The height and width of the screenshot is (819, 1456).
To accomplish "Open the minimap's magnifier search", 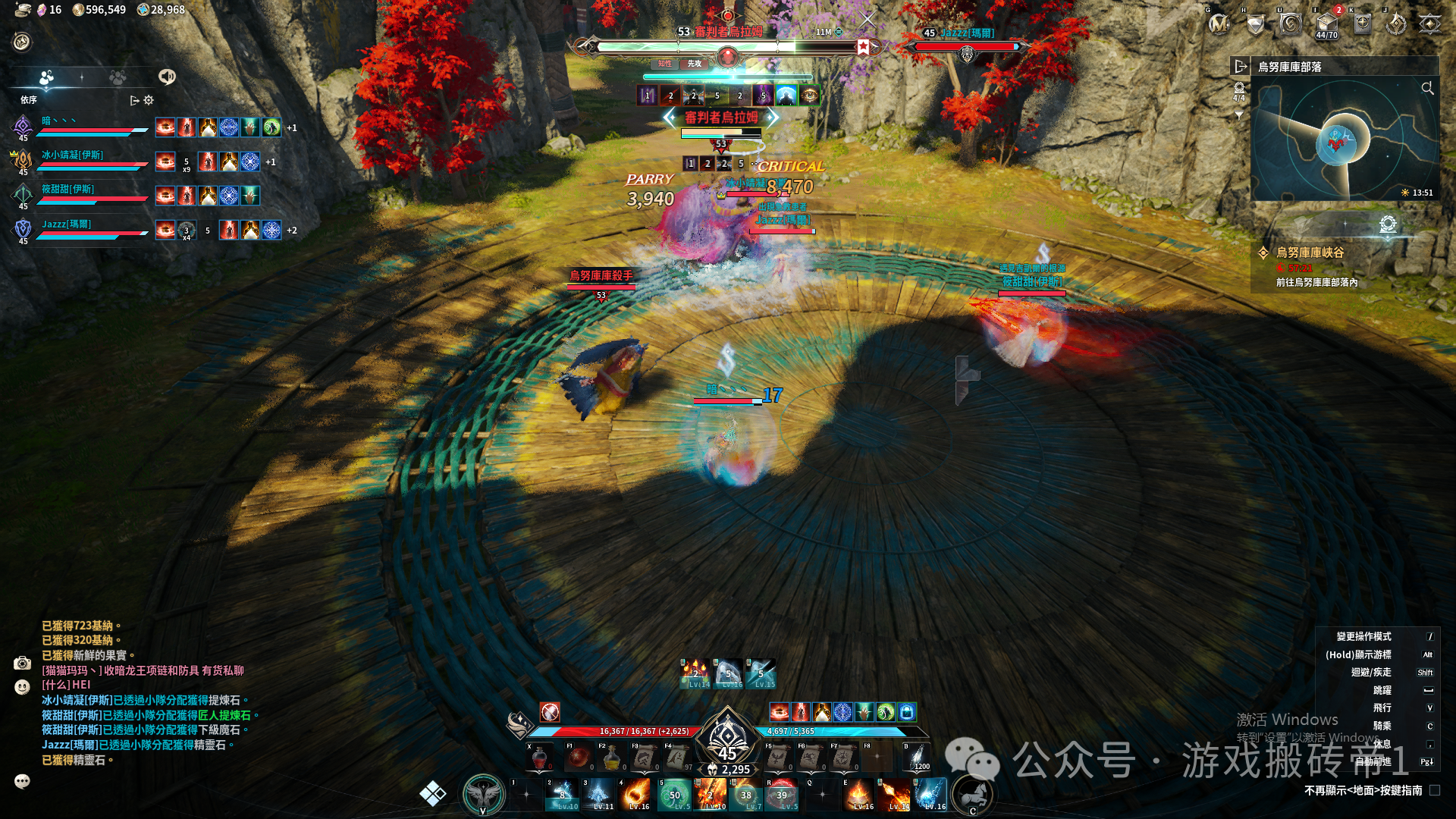I will coord(1427,89).
